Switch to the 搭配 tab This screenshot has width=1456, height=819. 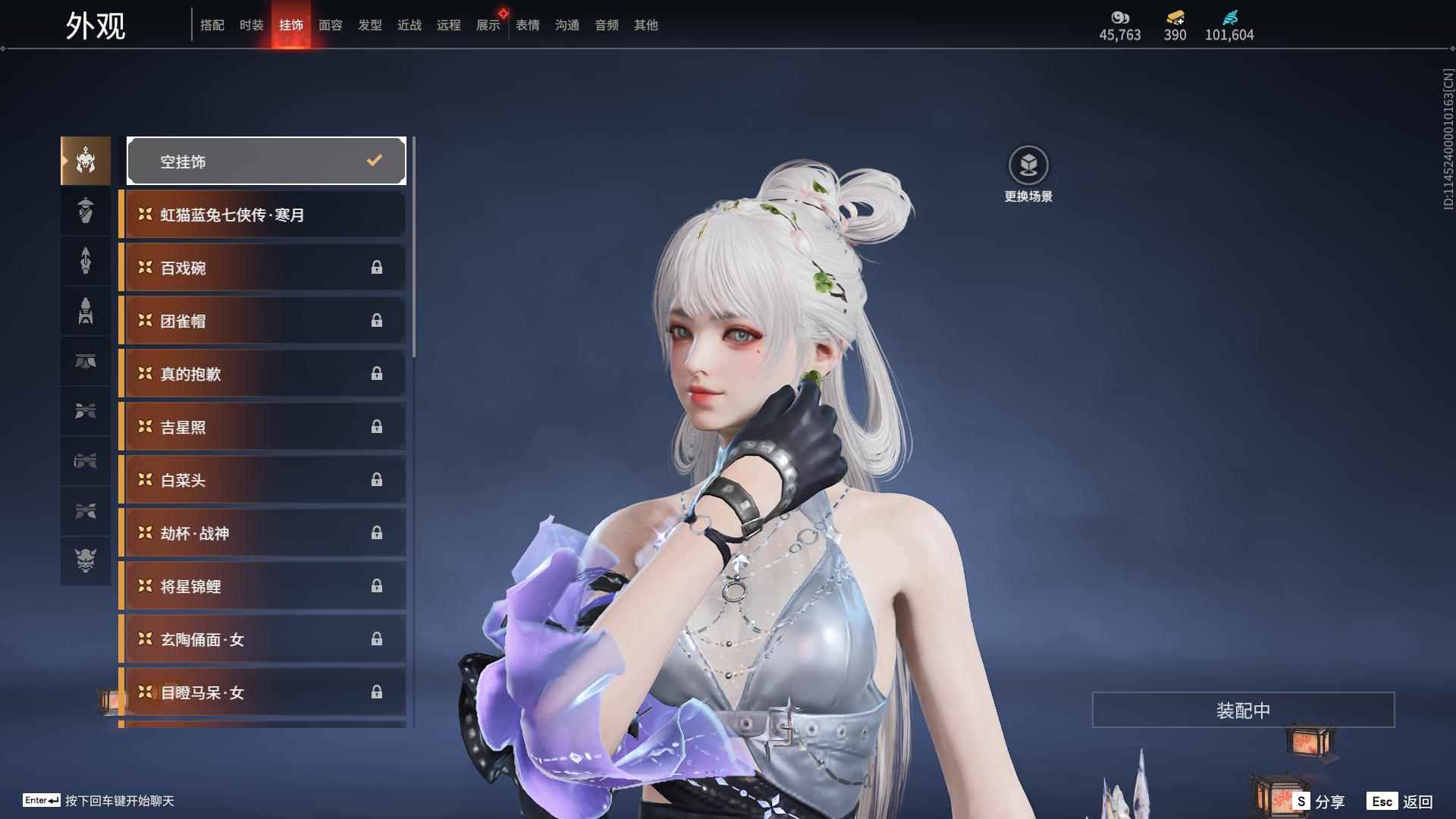212,25
